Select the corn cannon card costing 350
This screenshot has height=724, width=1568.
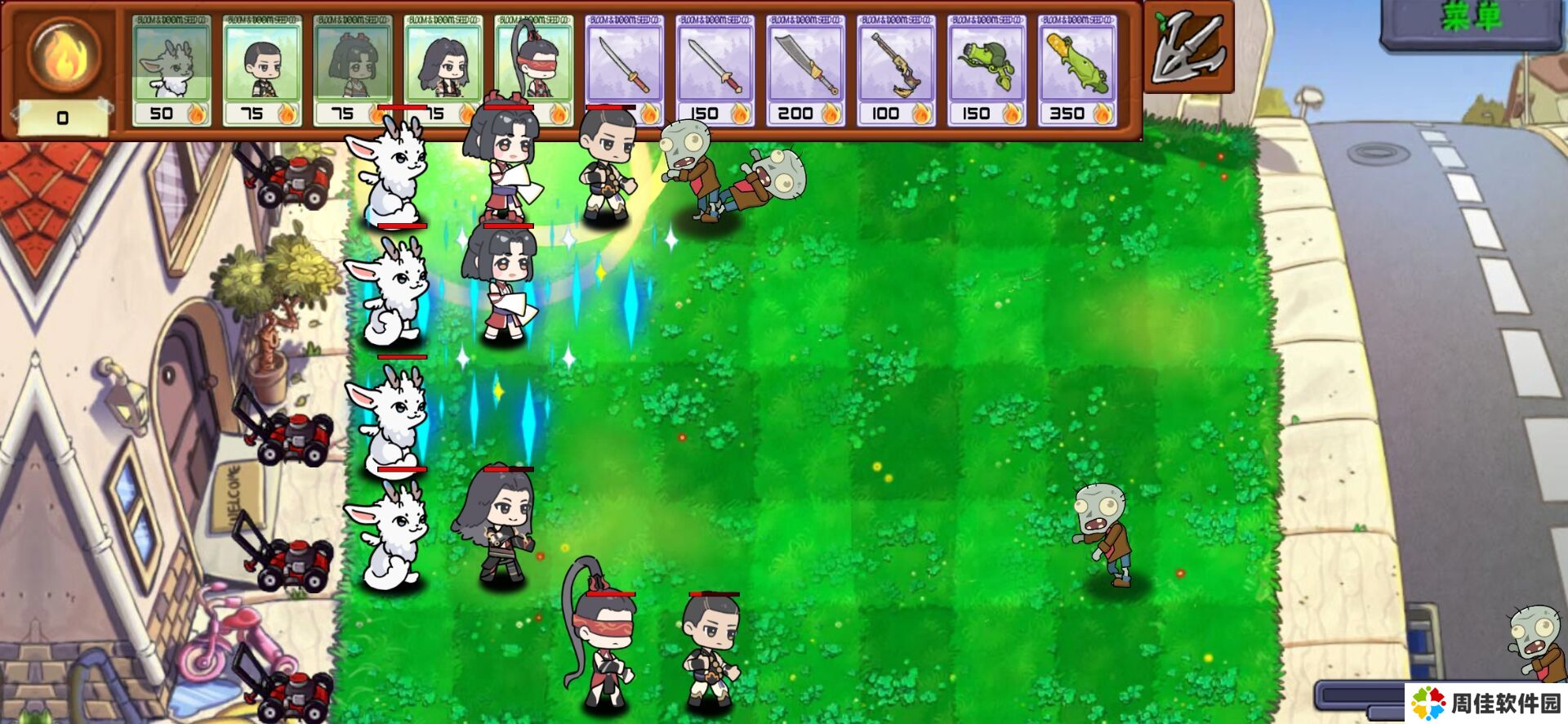[1077, 71]
